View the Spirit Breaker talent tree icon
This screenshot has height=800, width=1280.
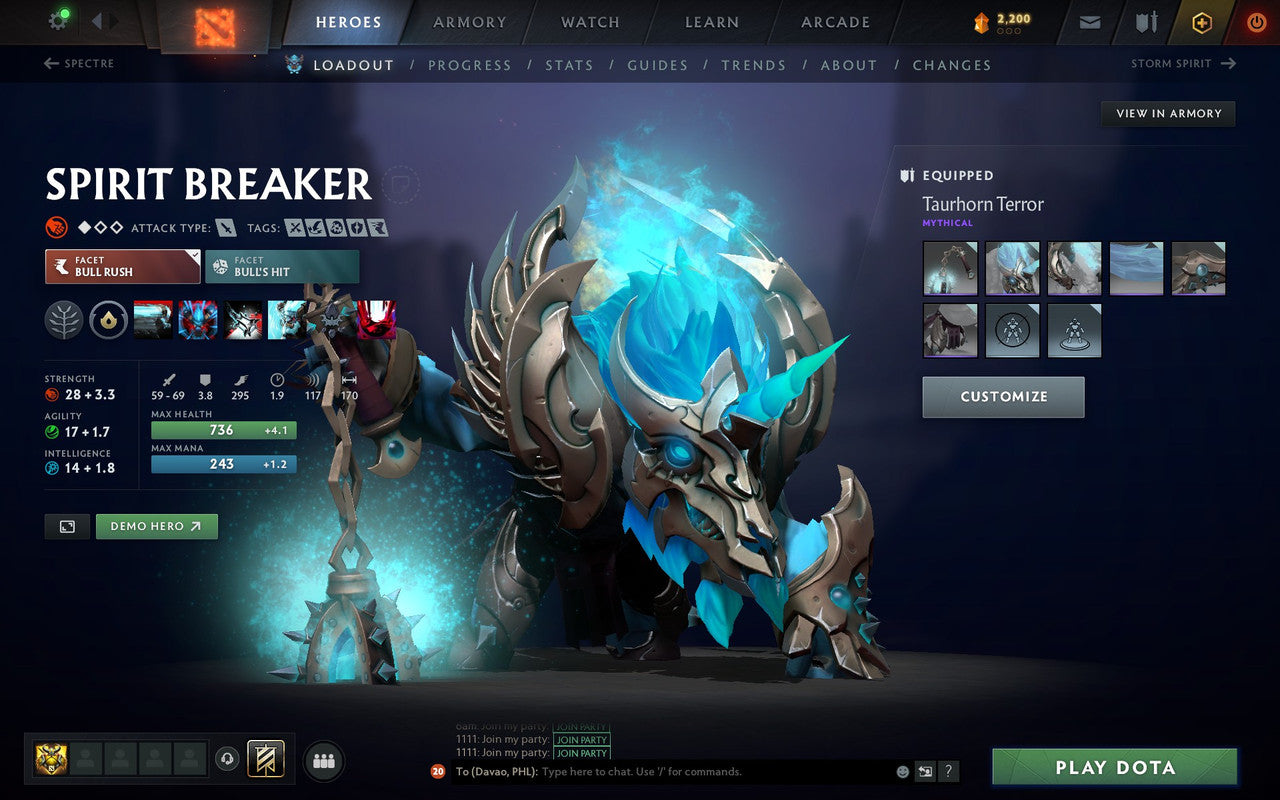[x=63, y=320]
